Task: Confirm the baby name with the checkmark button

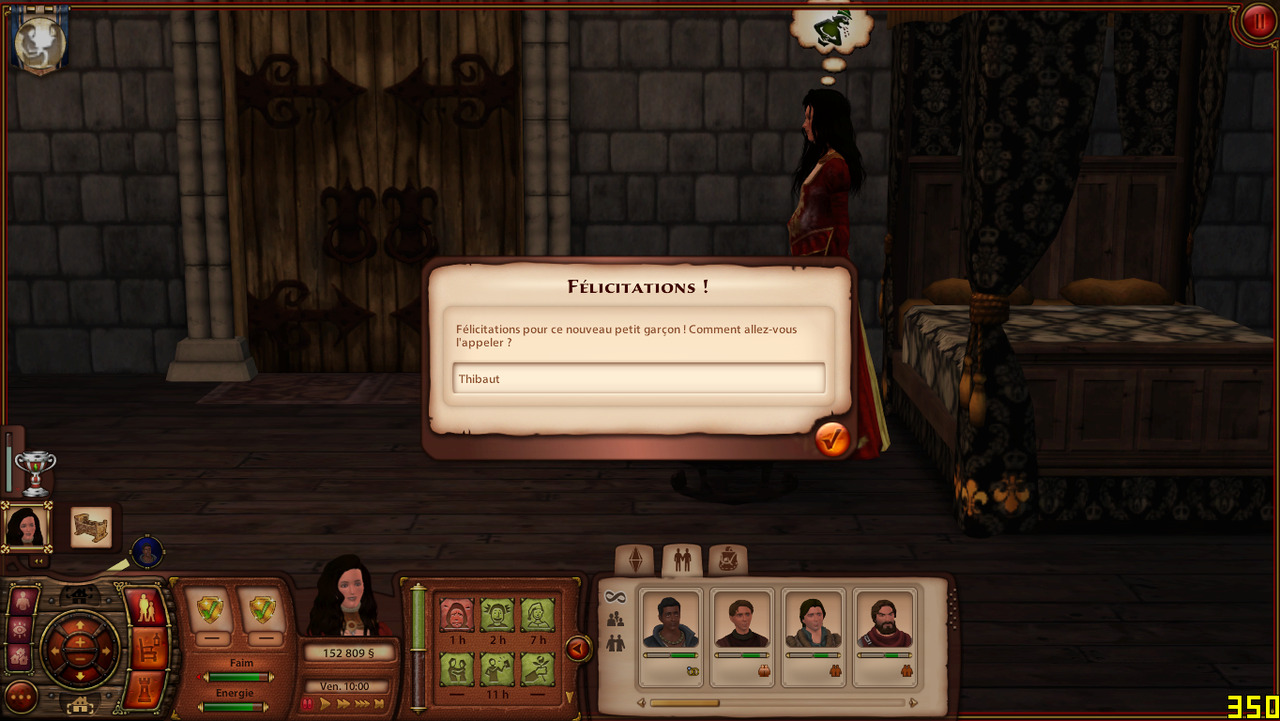Action: pos(832,439)
